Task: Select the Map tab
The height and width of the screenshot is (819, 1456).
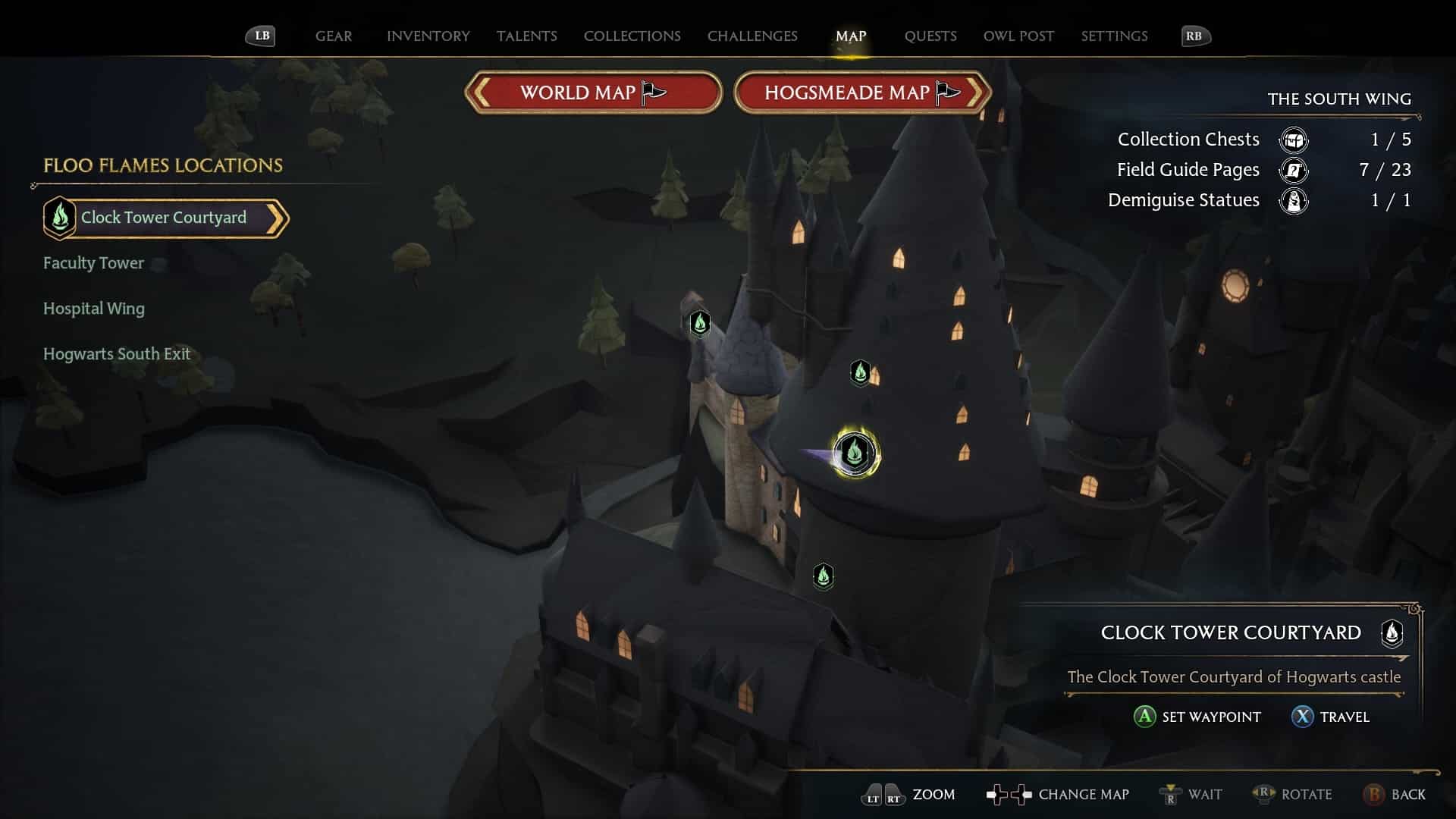Action: click(x=850, y=36)
